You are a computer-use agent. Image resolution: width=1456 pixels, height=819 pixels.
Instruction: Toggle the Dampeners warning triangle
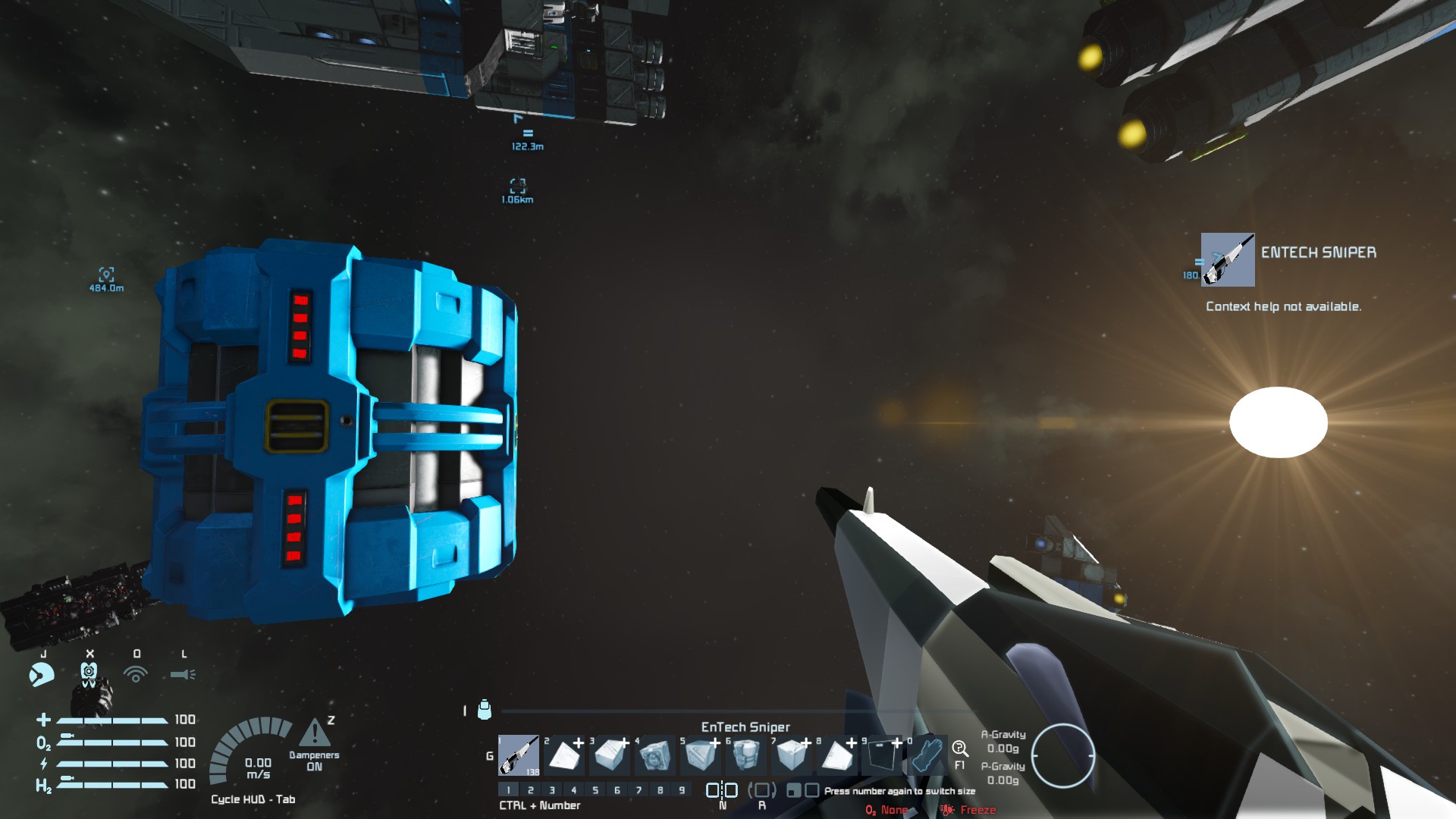coord(315,733)
